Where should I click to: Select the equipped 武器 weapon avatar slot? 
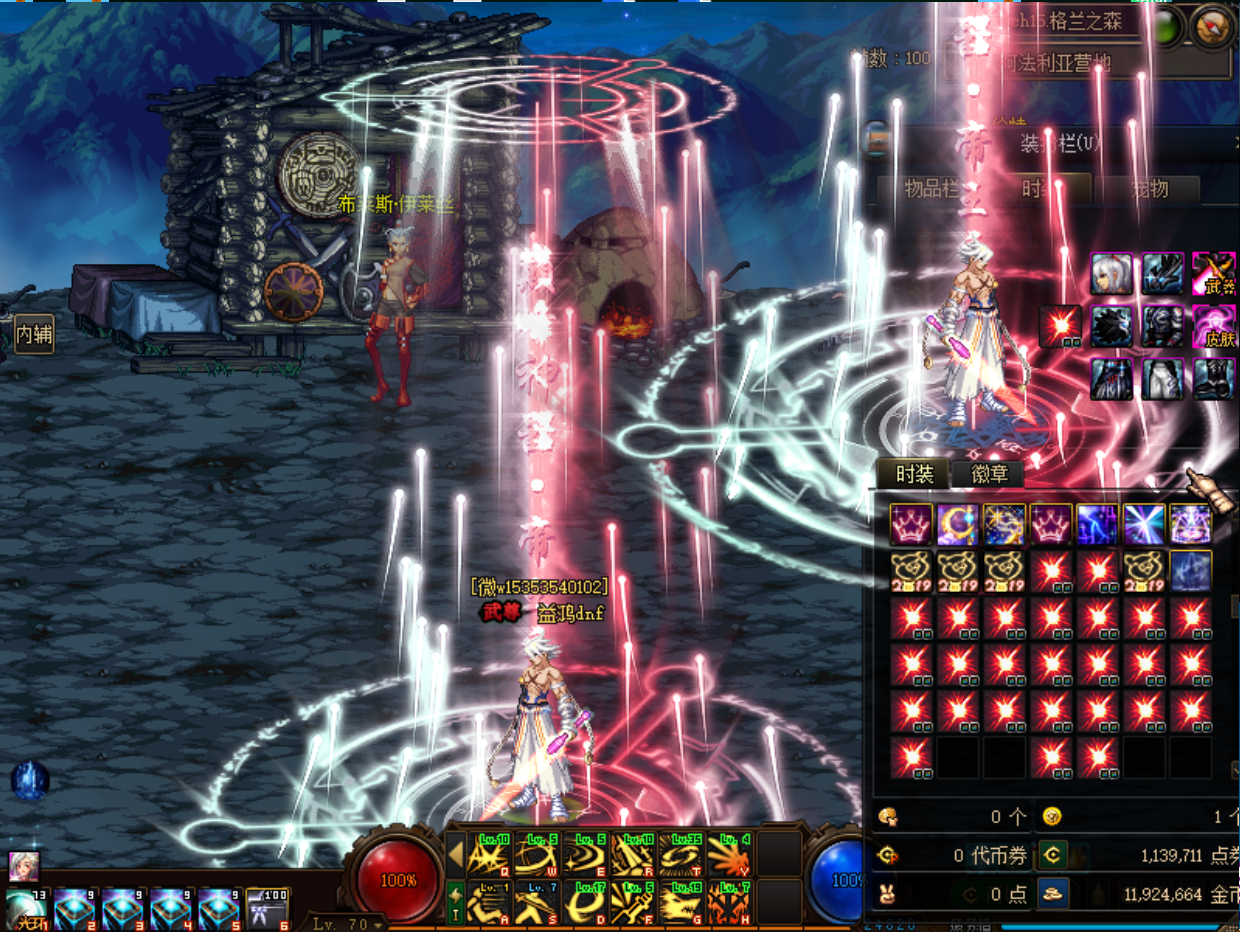click(x=1213, y=273)
